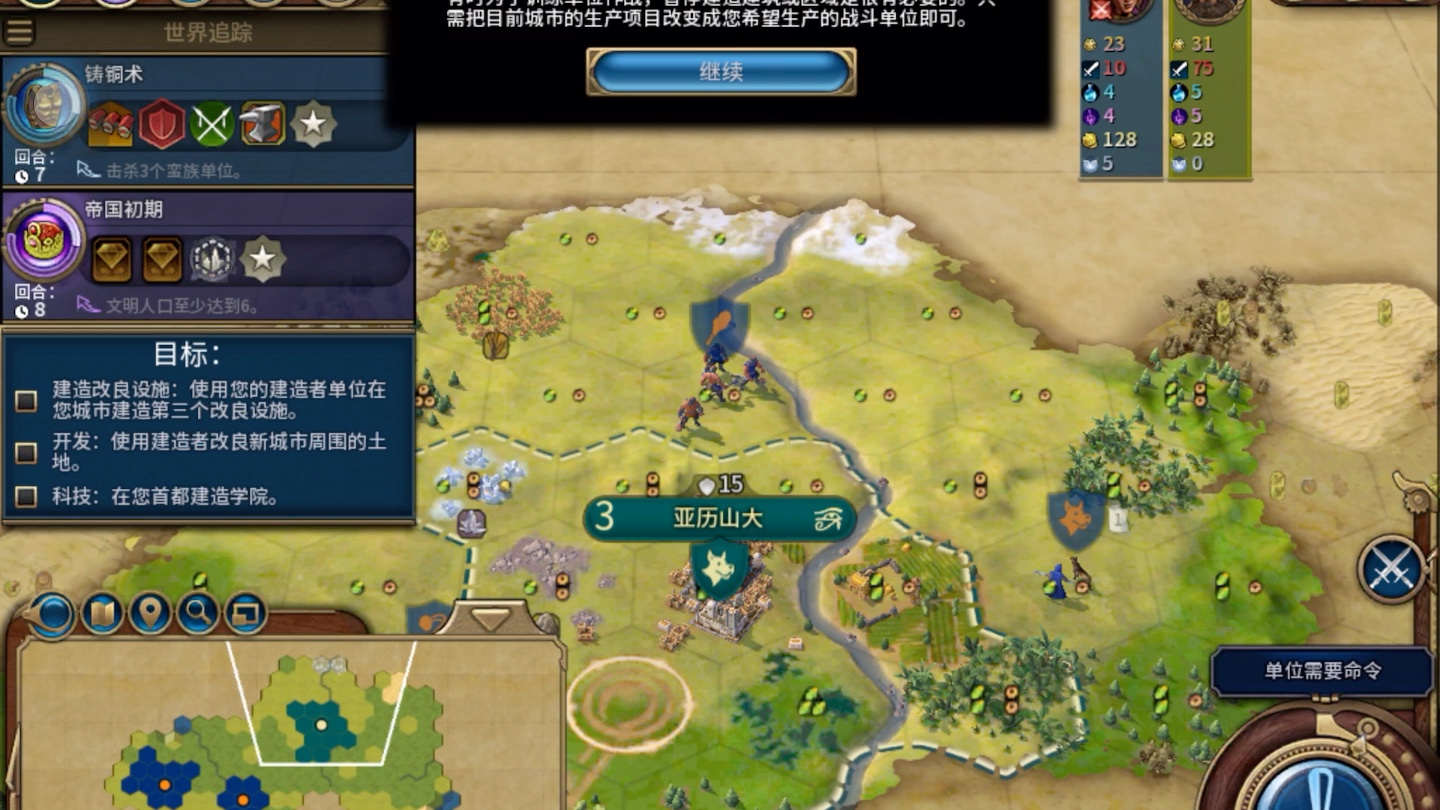Collapse the minimap with the arrow
This screenshot has height=810, width=1440.
click(x=489, y=615)
